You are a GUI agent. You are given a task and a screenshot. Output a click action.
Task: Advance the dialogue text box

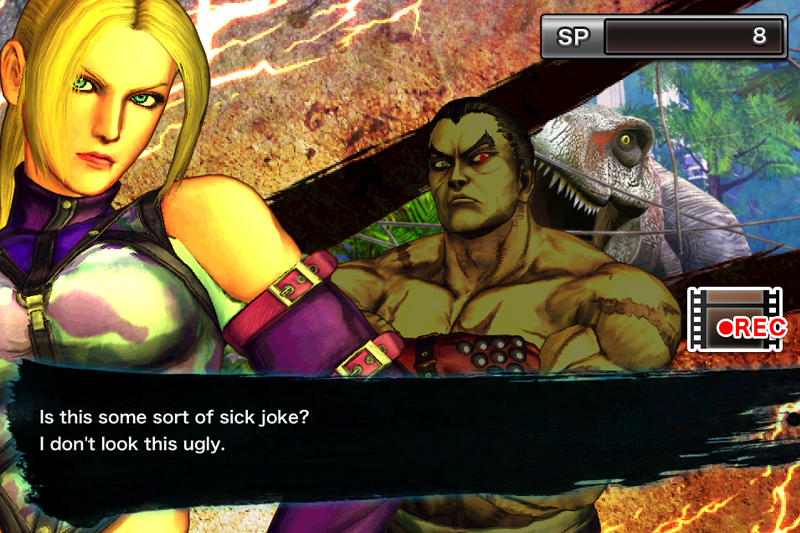[400, 430]
